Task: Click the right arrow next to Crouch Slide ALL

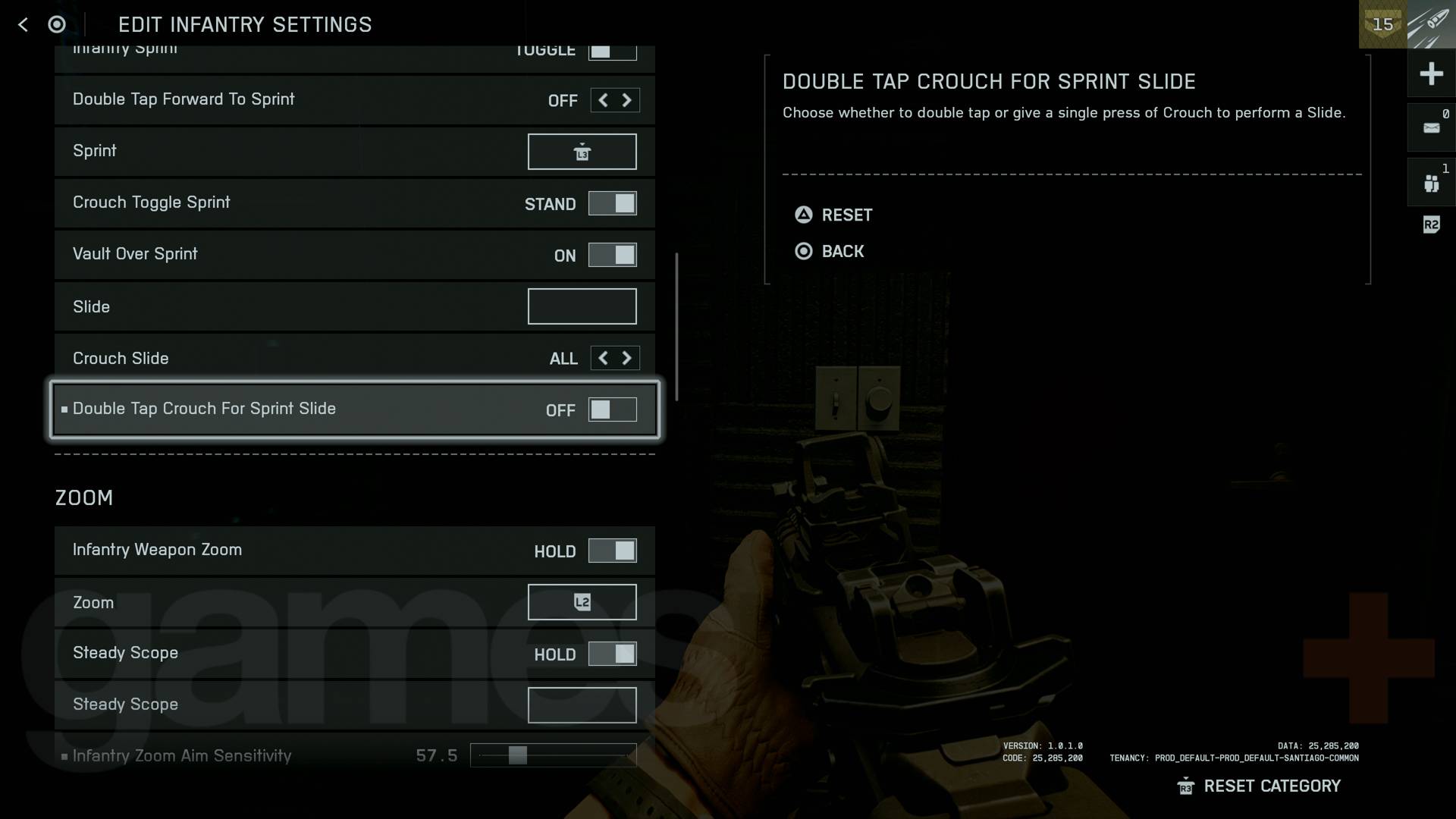Action: (x=628, y=358)
